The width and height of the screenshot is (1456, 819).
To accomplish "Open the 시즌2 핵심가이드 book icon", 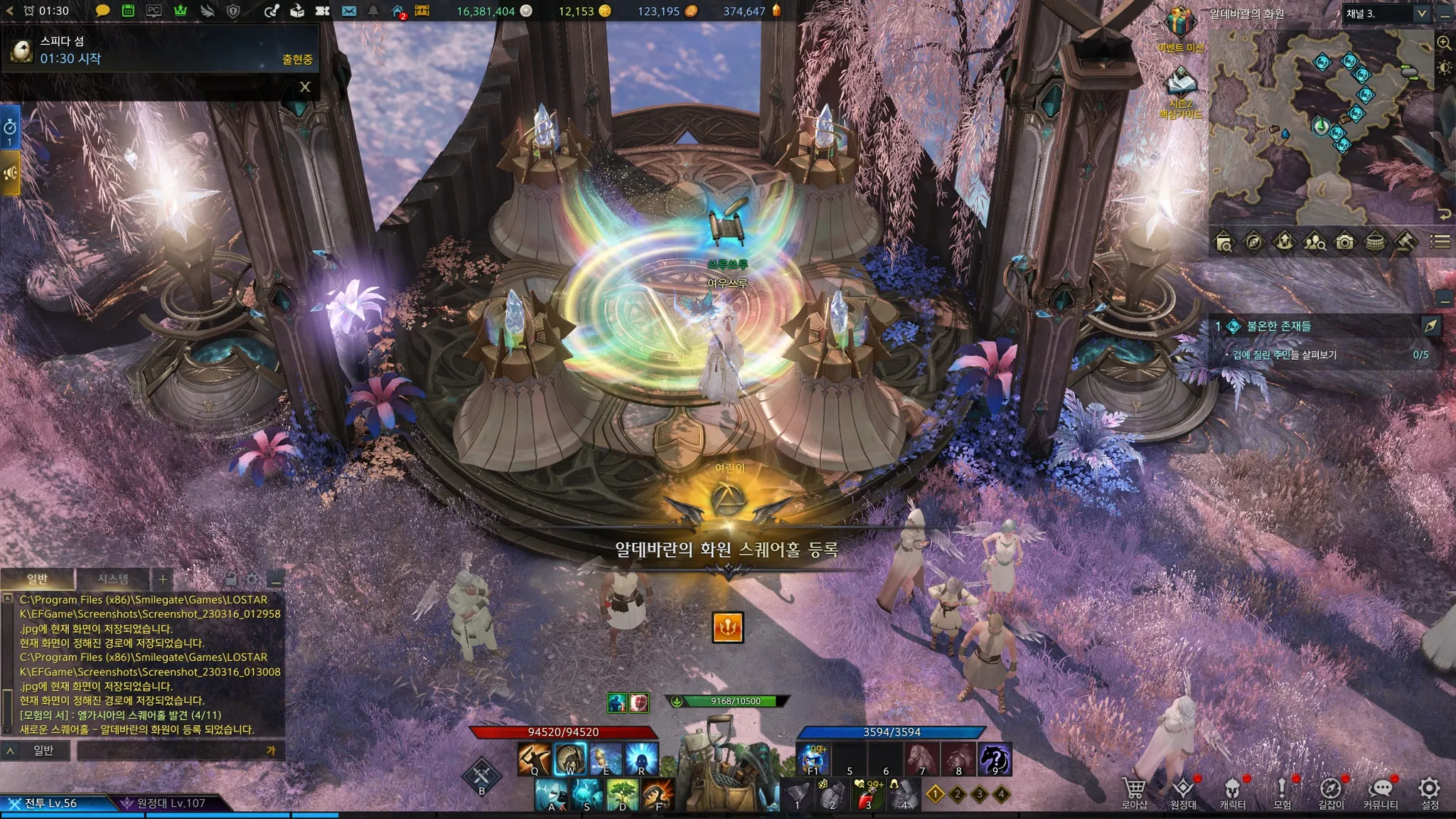I will [x=1181, y=84].
